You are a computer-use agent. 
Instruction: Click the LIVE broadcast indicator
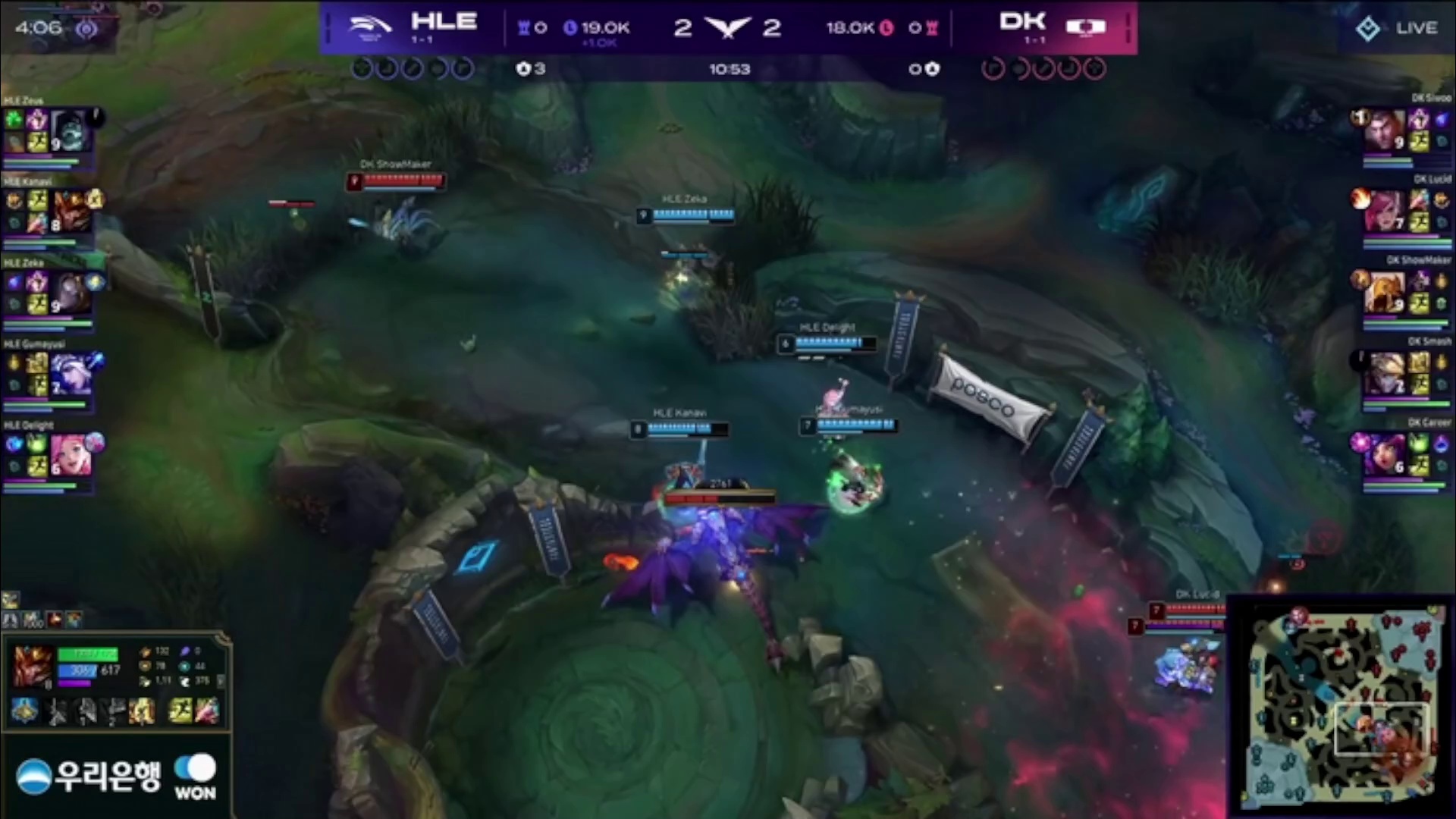(x=1396, y=29)
